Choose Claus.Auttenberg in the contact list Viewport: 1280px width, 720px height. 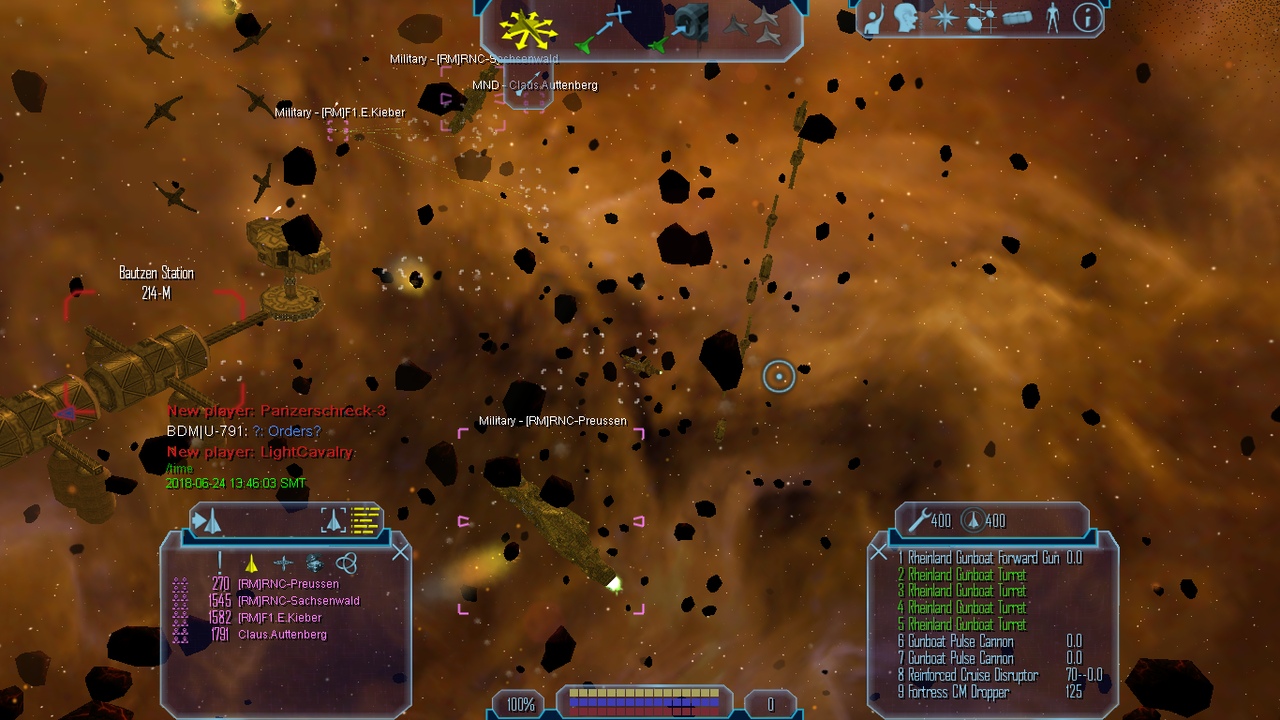(x=282, y=635)
